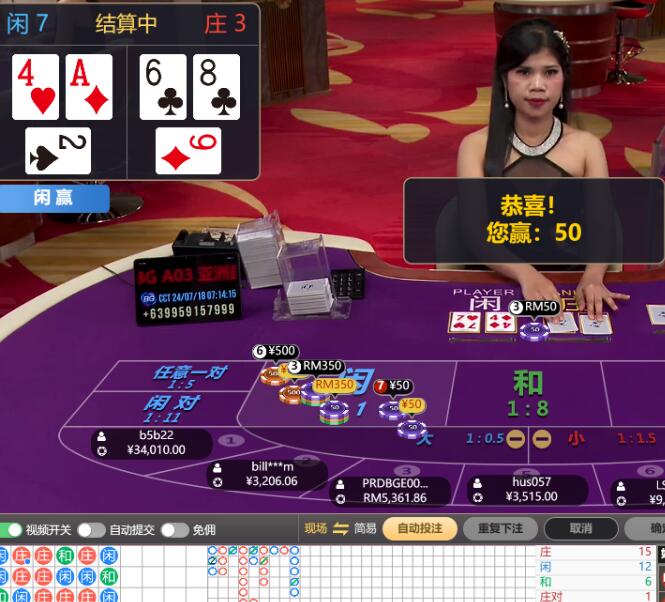This screenshot has height=602, width=665.
Task: Toggle the 视频开关 video switch
Action: [11, 529]
